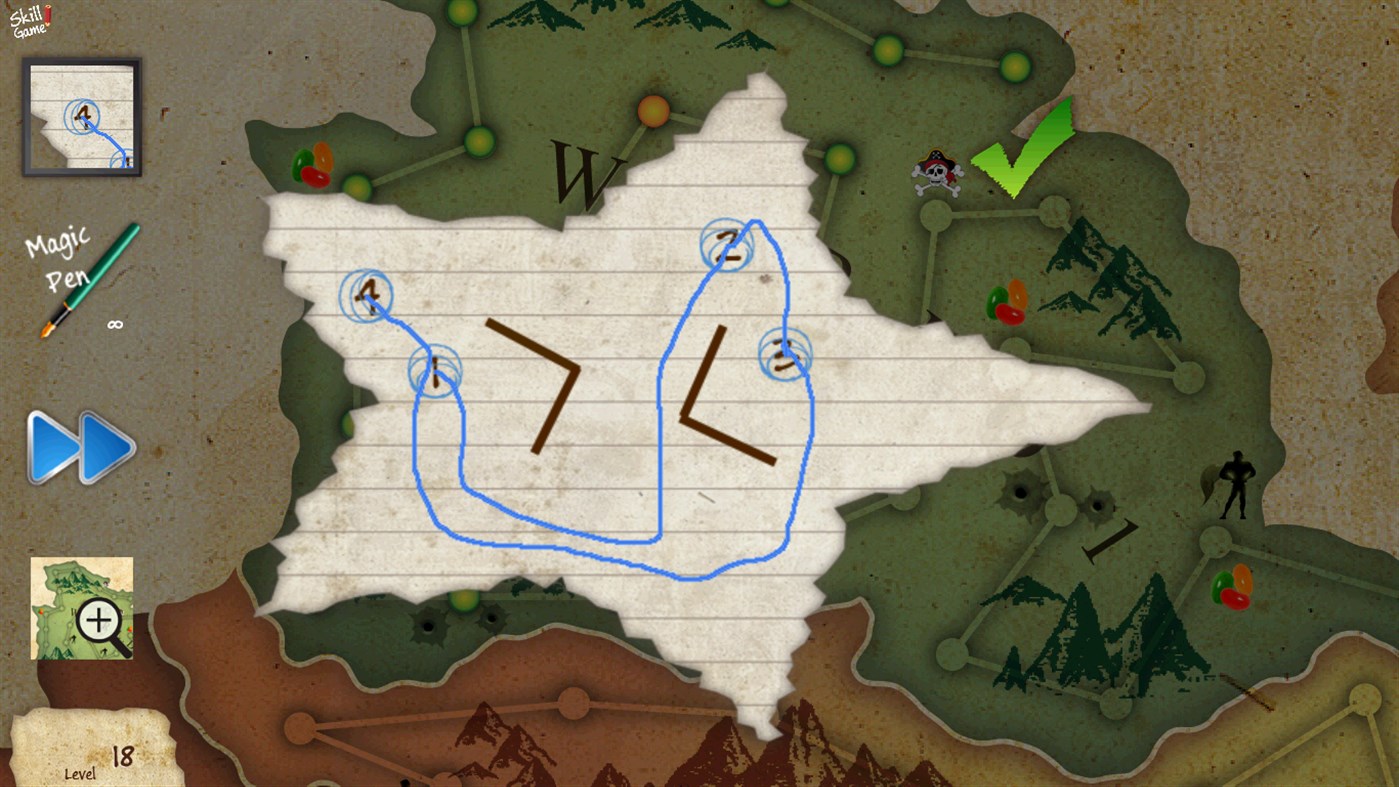
Task: Click the infinity symbol beside Magic Pen
Action: coord(113,322)
